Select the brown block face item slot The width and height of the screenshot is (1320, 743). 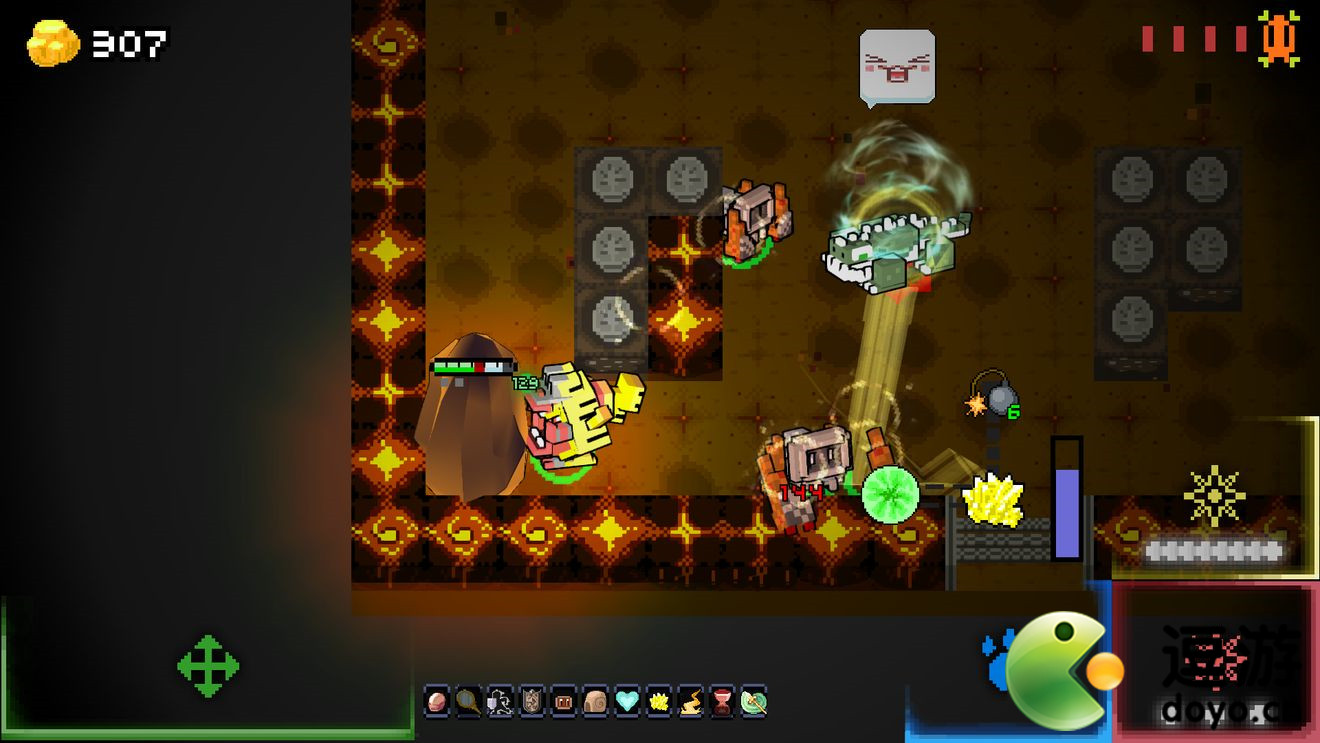tap(564, 702)
